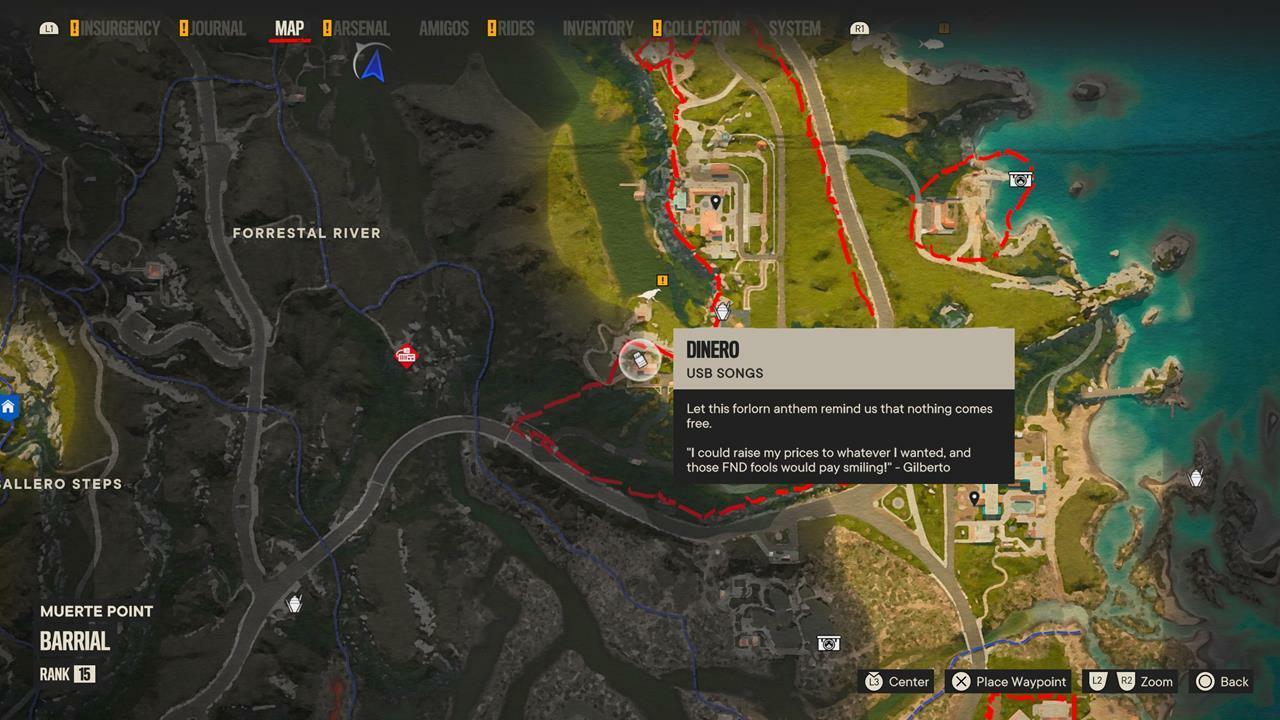Click the Place Waypoint option
This screenshot has height=720, width=1280.
click(x=1009, y=682)
